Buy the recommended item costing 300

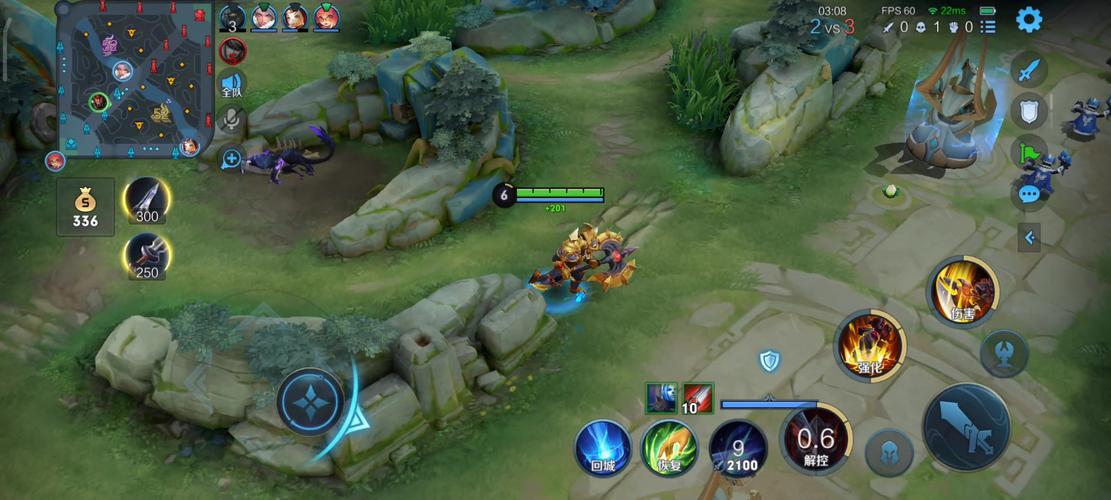tap(146, 200)
